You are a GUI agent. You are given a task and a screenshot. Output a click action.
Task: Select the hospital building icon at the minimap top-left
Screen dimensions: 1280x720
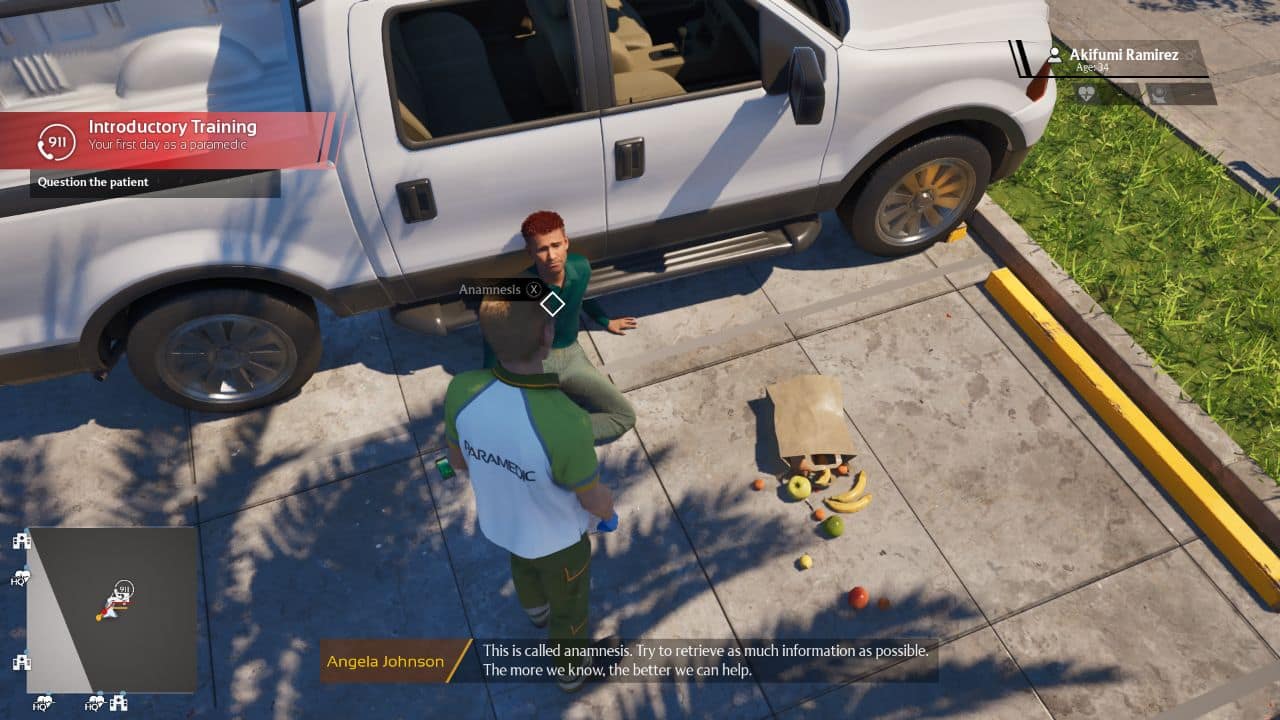pyautogui.click(x=21, y=540)
